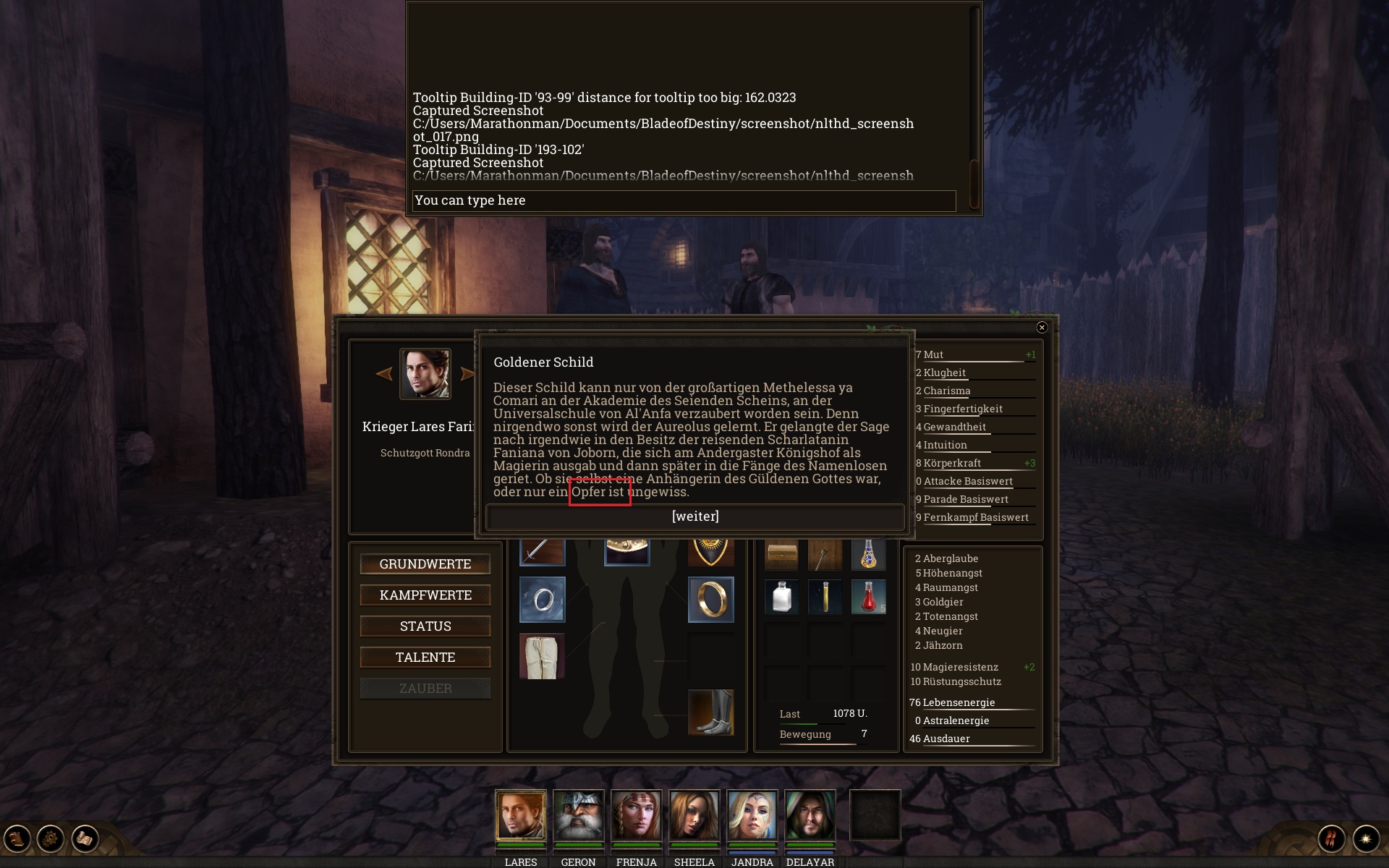Viewport: 1389px width, 868px height.
Task: Select the white trousers equipment slot
Action: pos(542,656)
